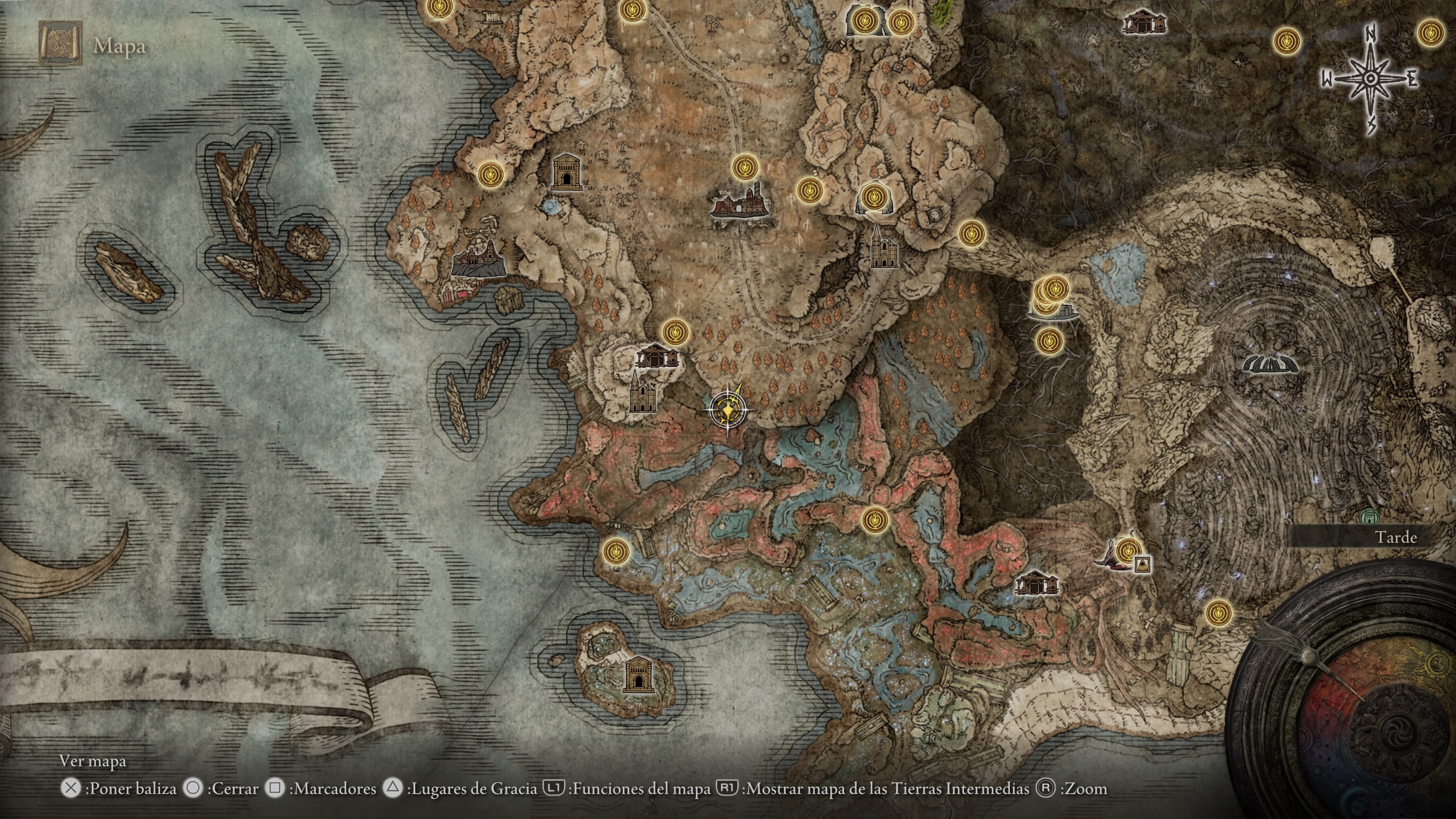Select the grace site inside the red swamp
This screenshot has height=819, width=1456.
click(875, 519)
